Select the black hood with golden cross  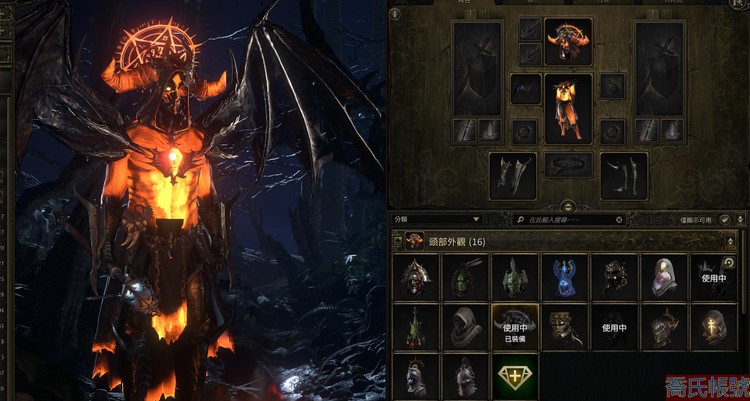[713, 327]
